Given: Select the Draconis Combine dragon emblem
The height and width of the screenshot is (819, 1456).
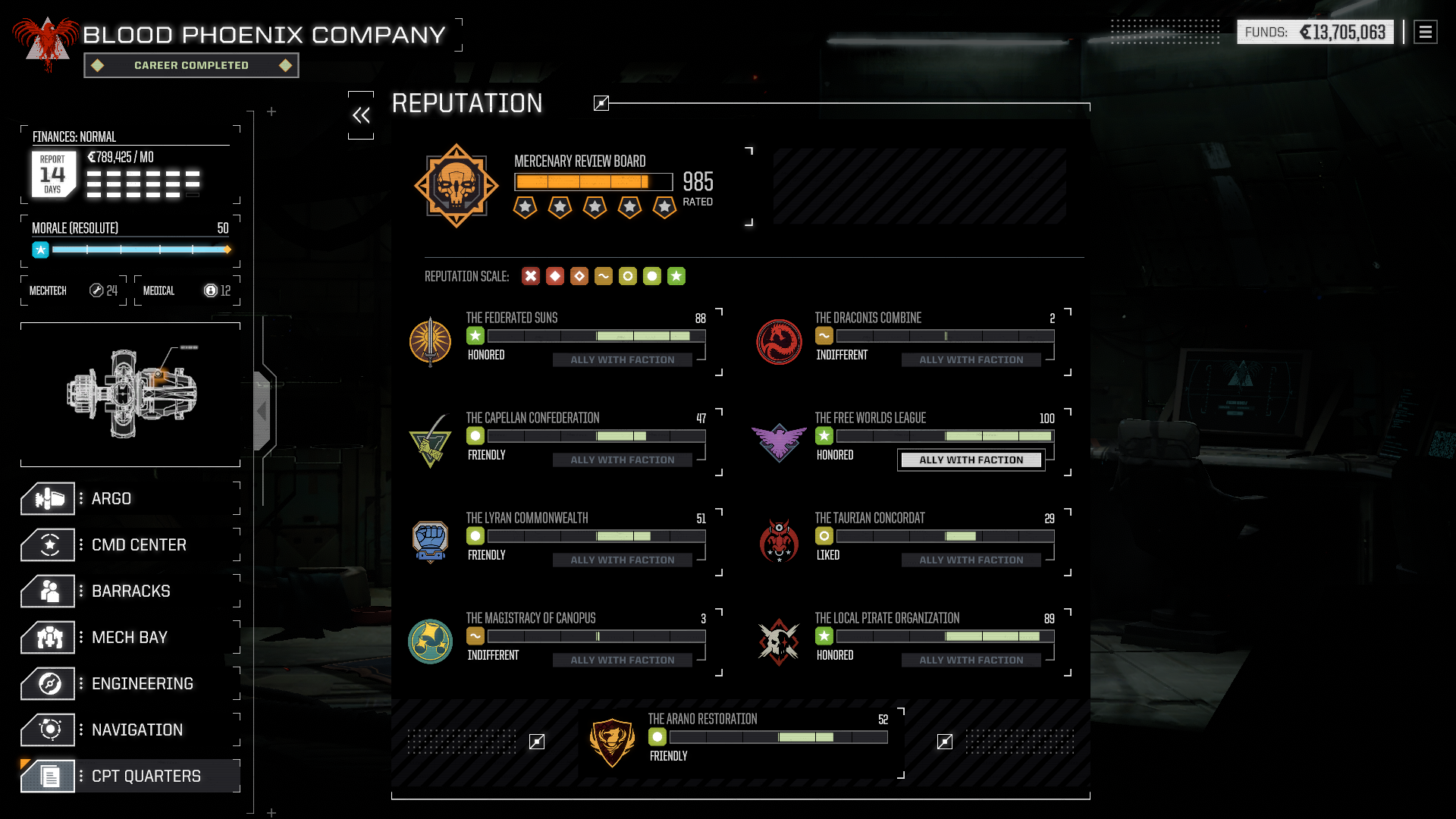Looking at the screenshot, I should click(x=779, y=341).
